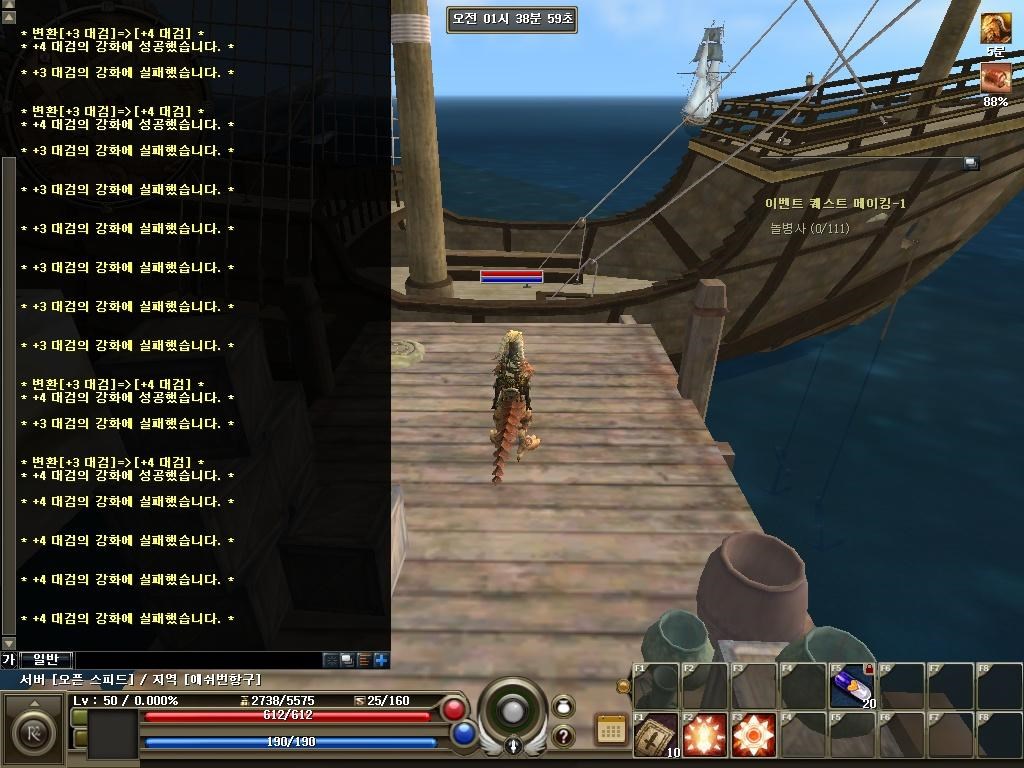
Task: Use the sword scroll item with count 10
Action: tap(655, 734)
